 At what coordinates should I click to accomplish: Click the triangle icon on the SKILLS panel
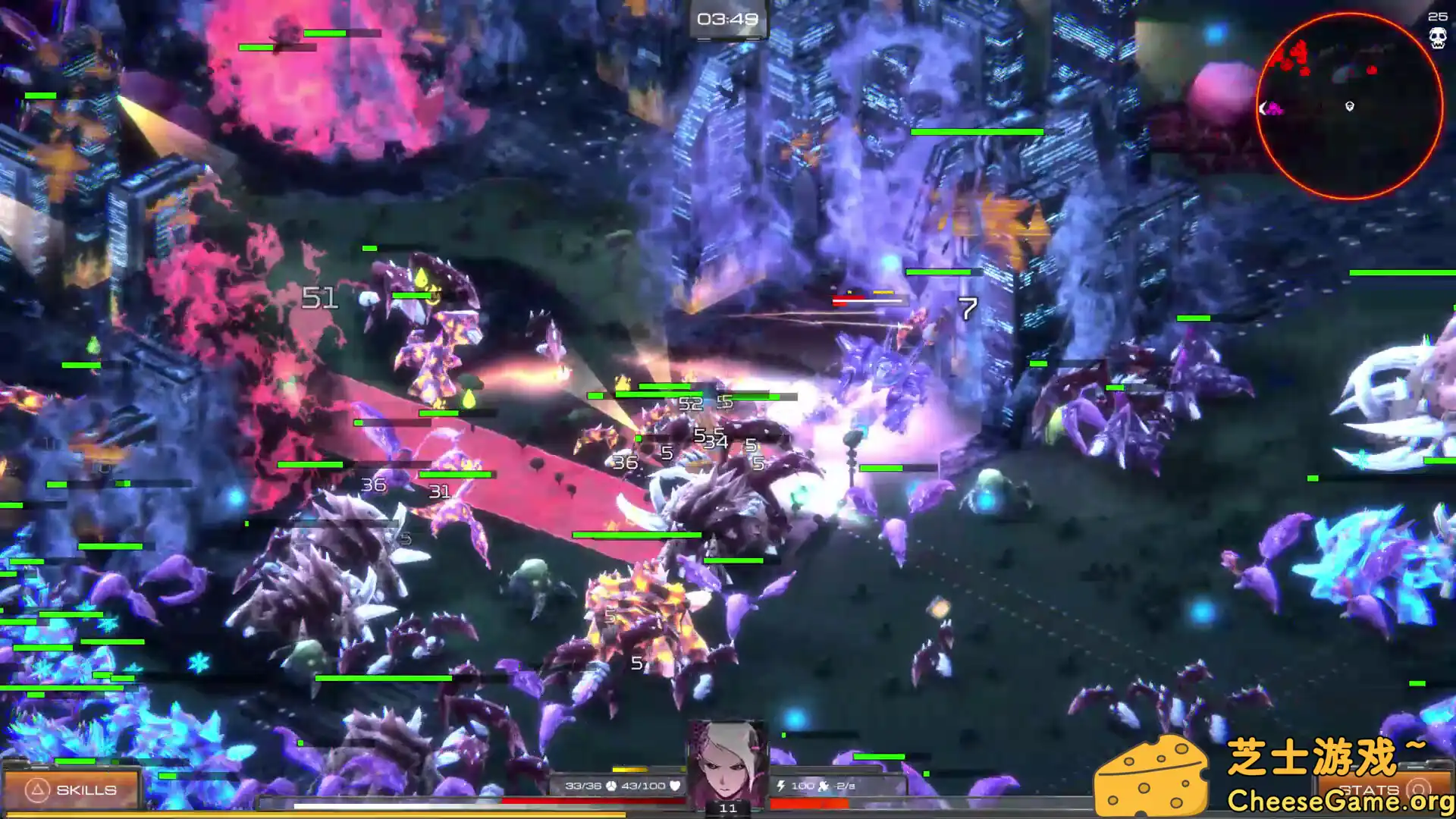click(x=36, y=789)
